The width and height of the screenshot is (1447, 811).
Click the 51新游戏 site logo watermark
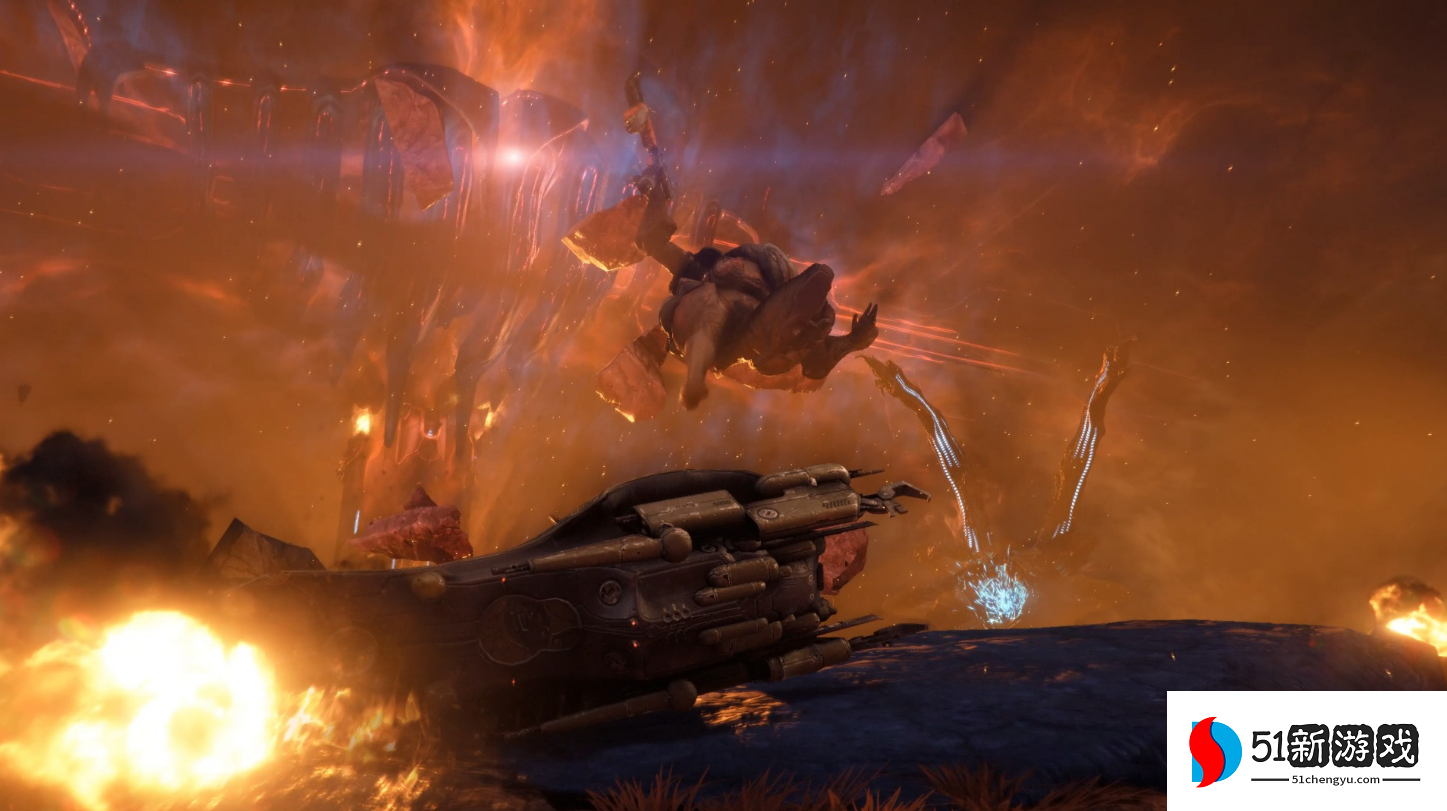click(x=1304, y=751)
